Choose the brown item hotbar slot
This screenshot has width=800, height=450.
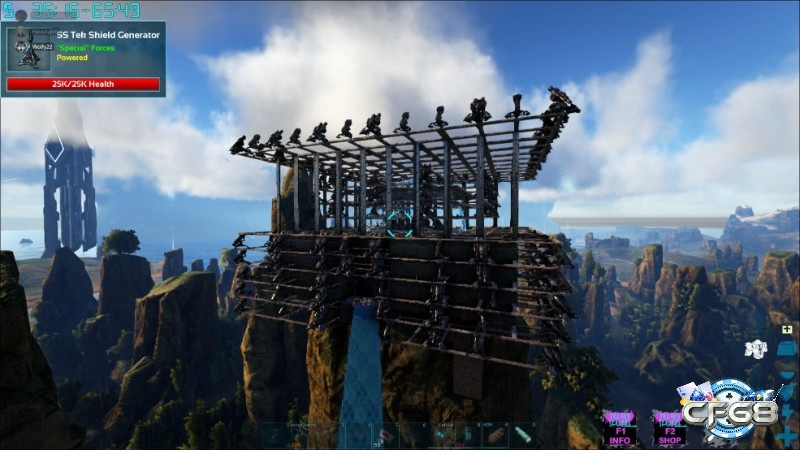click(x=494, y=435)
